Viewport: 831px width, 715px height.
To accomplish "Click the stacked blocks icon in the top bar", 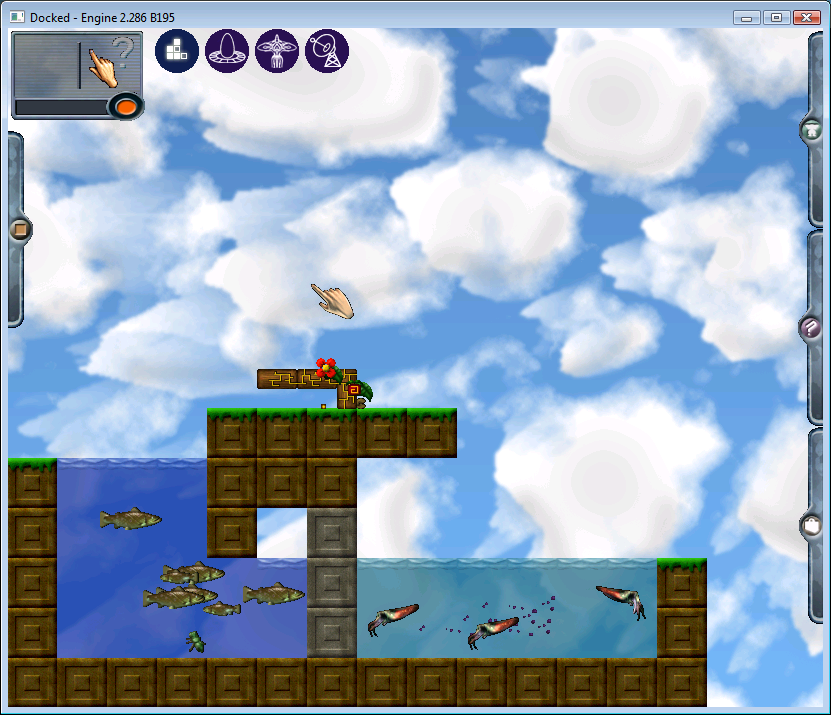I will [177, 51].
